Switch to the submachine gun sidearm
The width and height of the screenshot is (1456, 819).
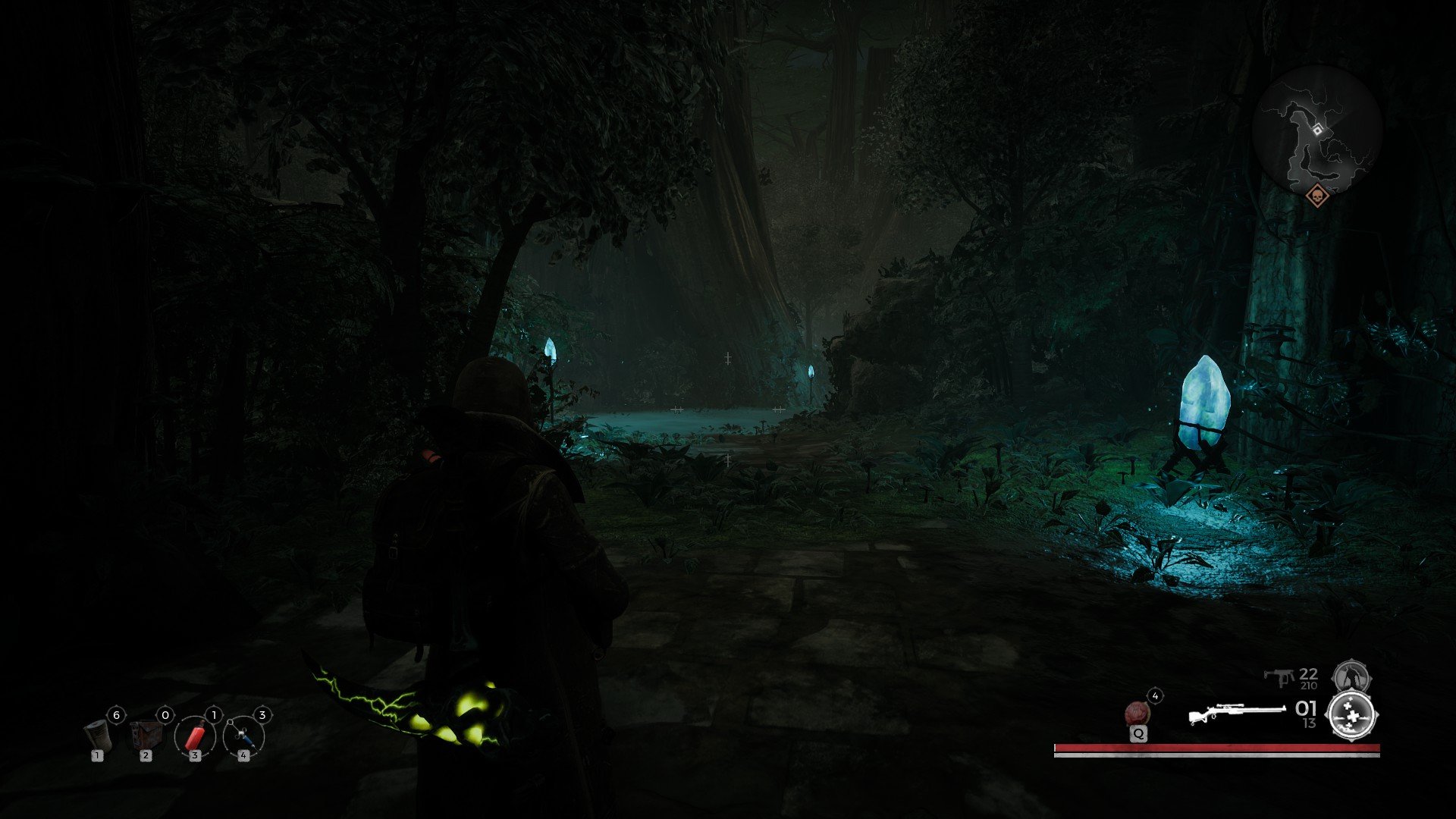click(x=1279, y=676)
